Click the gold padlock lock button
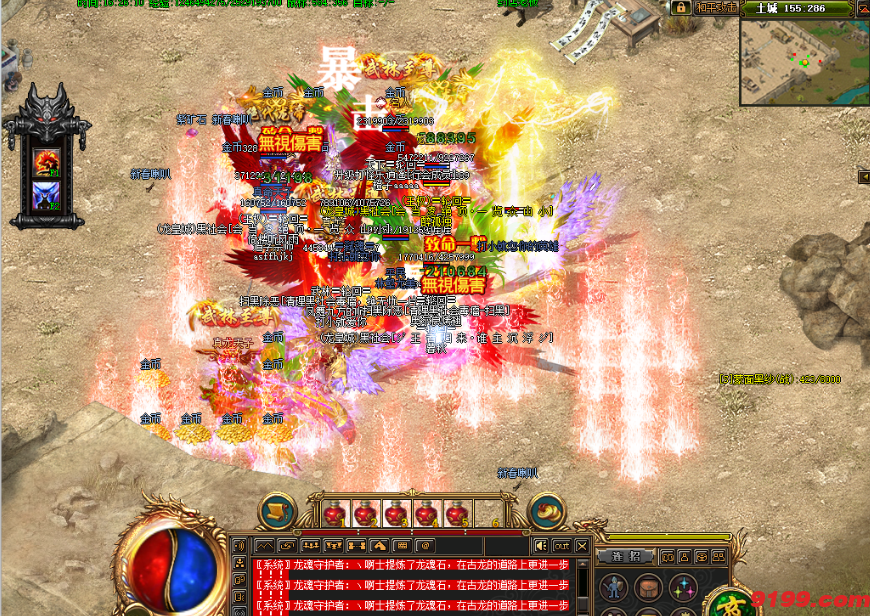The height and width of the screenshot is (616, 870). [679, 7]
